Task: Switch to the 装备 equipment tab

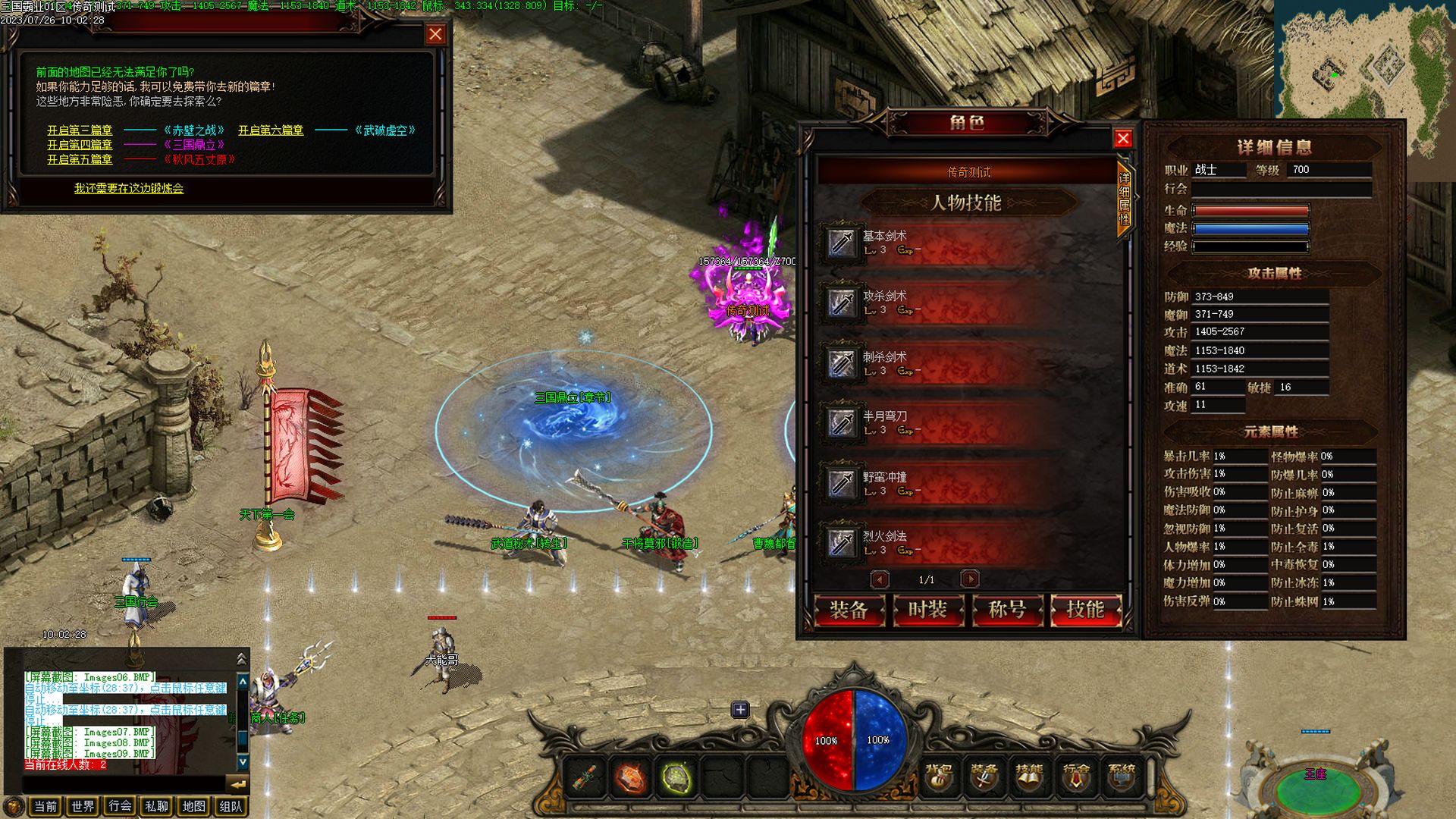Action: [849, 610]
